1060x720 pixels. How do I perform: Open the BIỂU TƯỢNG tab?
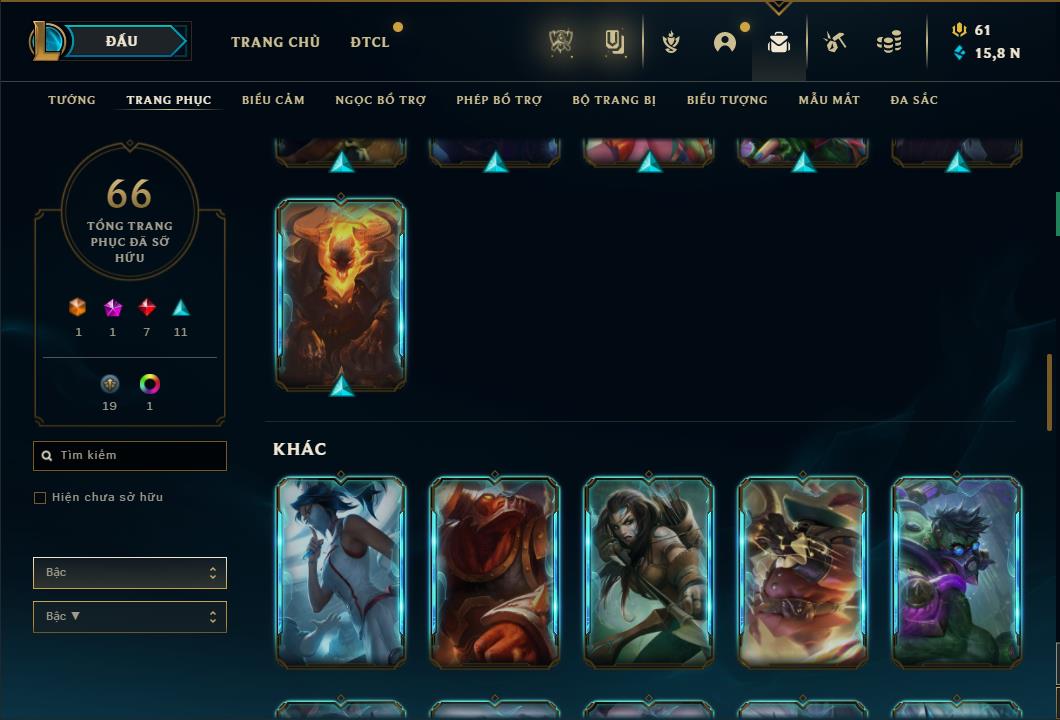point(727,100)
